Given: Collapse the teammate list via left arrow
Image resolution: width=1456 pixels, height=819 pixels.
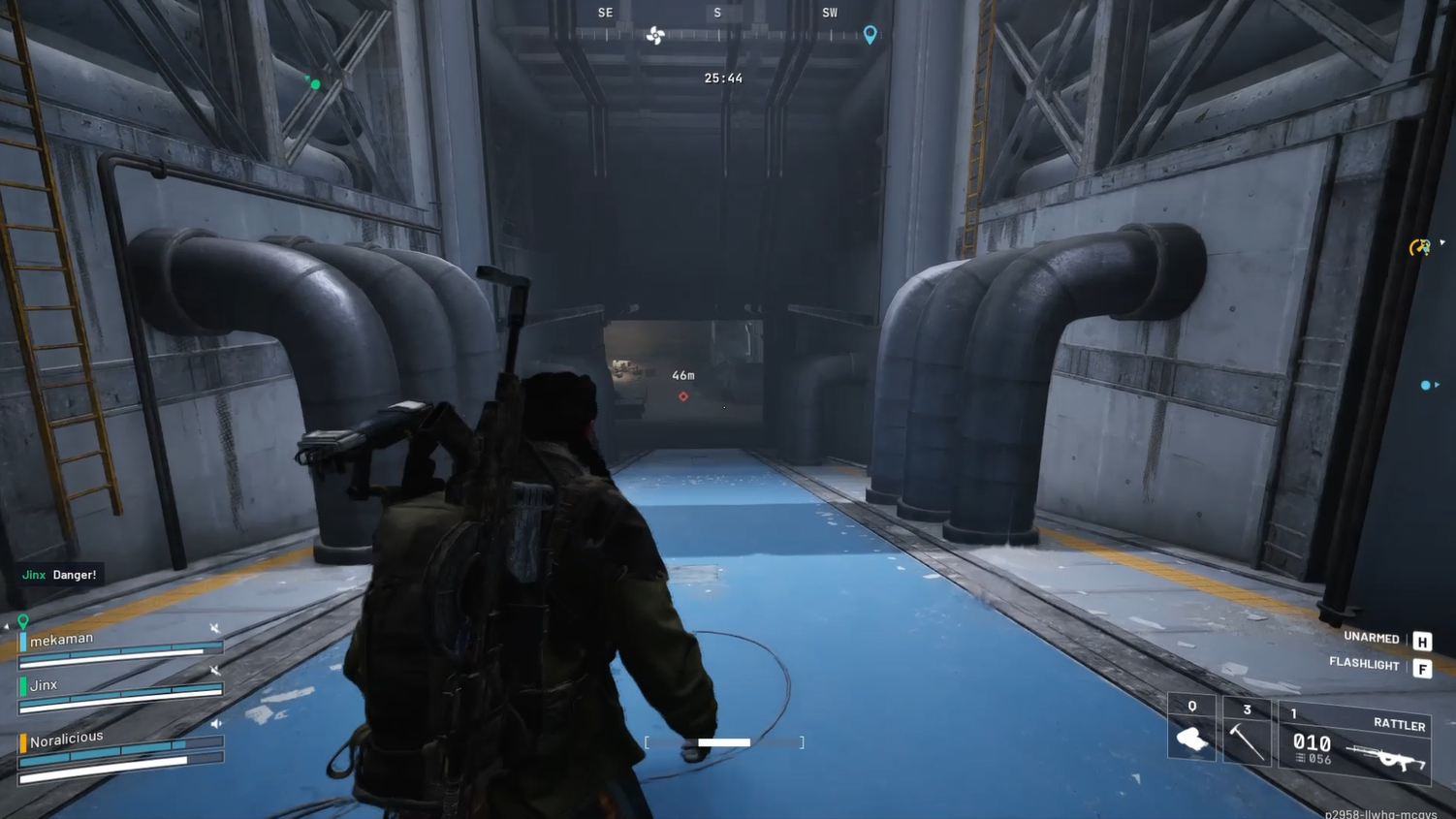Looking at the screenshot, I should coord(6,626).
